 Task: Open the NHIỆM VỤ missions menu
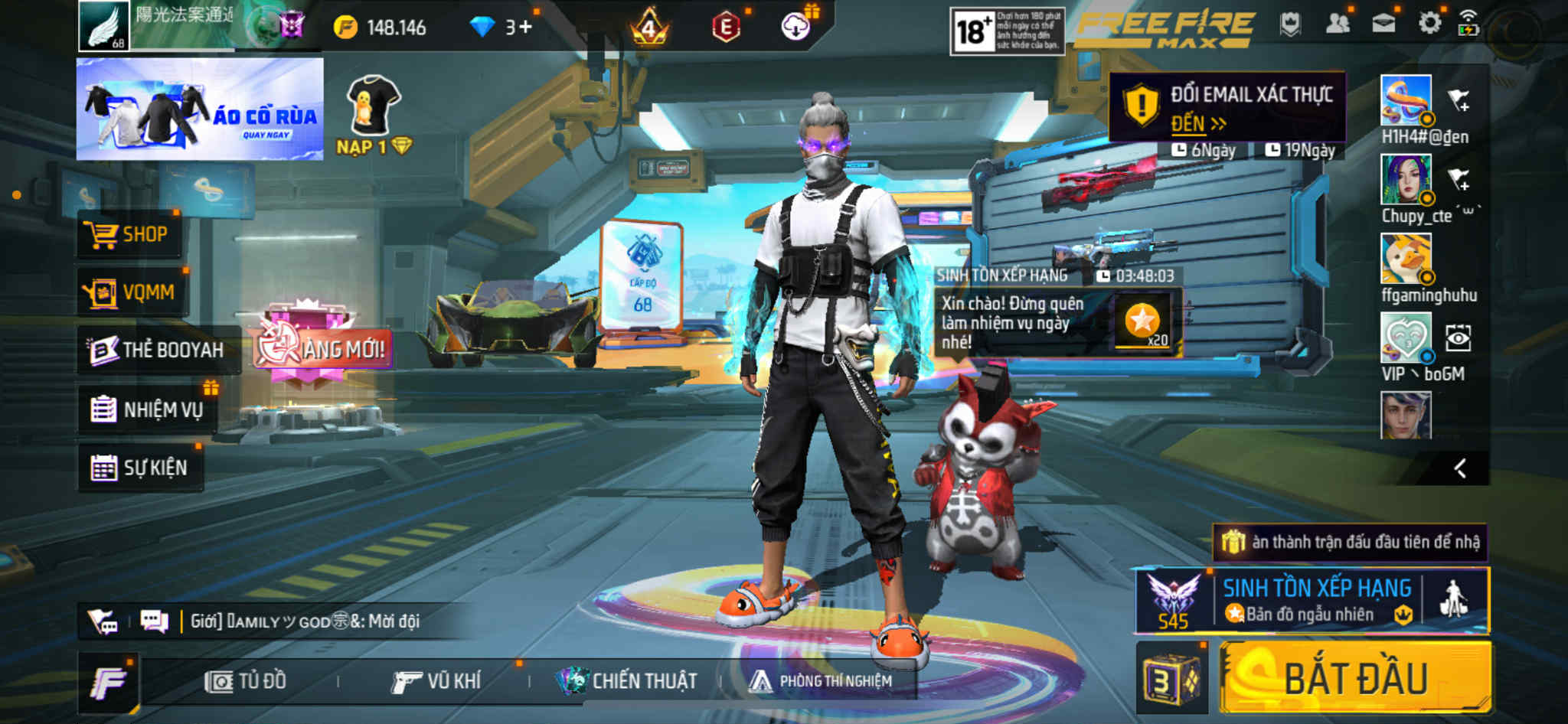[x=148, y=409]
